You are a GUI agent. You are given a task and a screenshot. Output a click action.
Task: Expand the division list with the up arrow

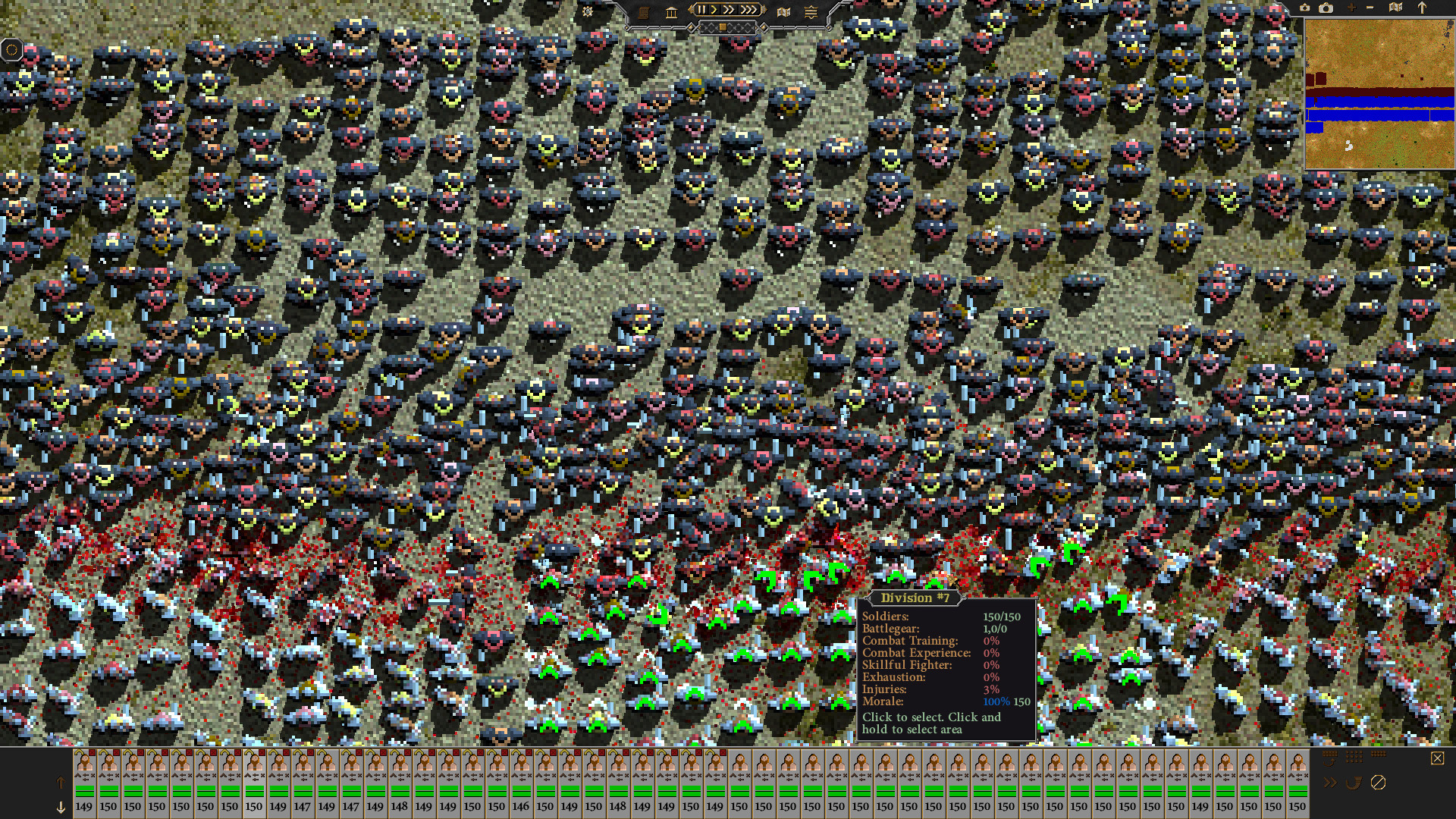60,783
